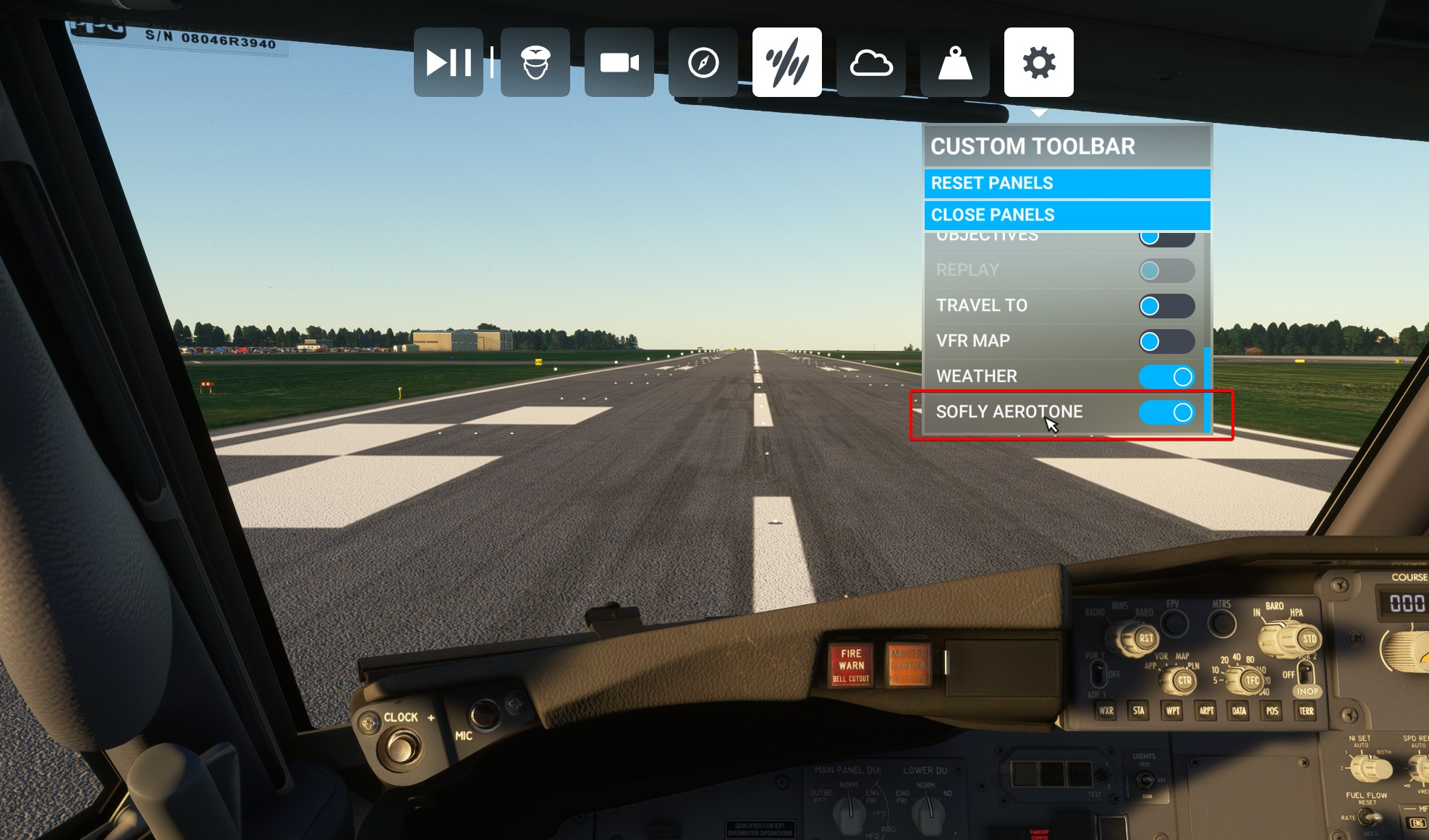The image size is (1429, 840).
Task: Enable the Travel To toggle
Action: pos(1166,306)
